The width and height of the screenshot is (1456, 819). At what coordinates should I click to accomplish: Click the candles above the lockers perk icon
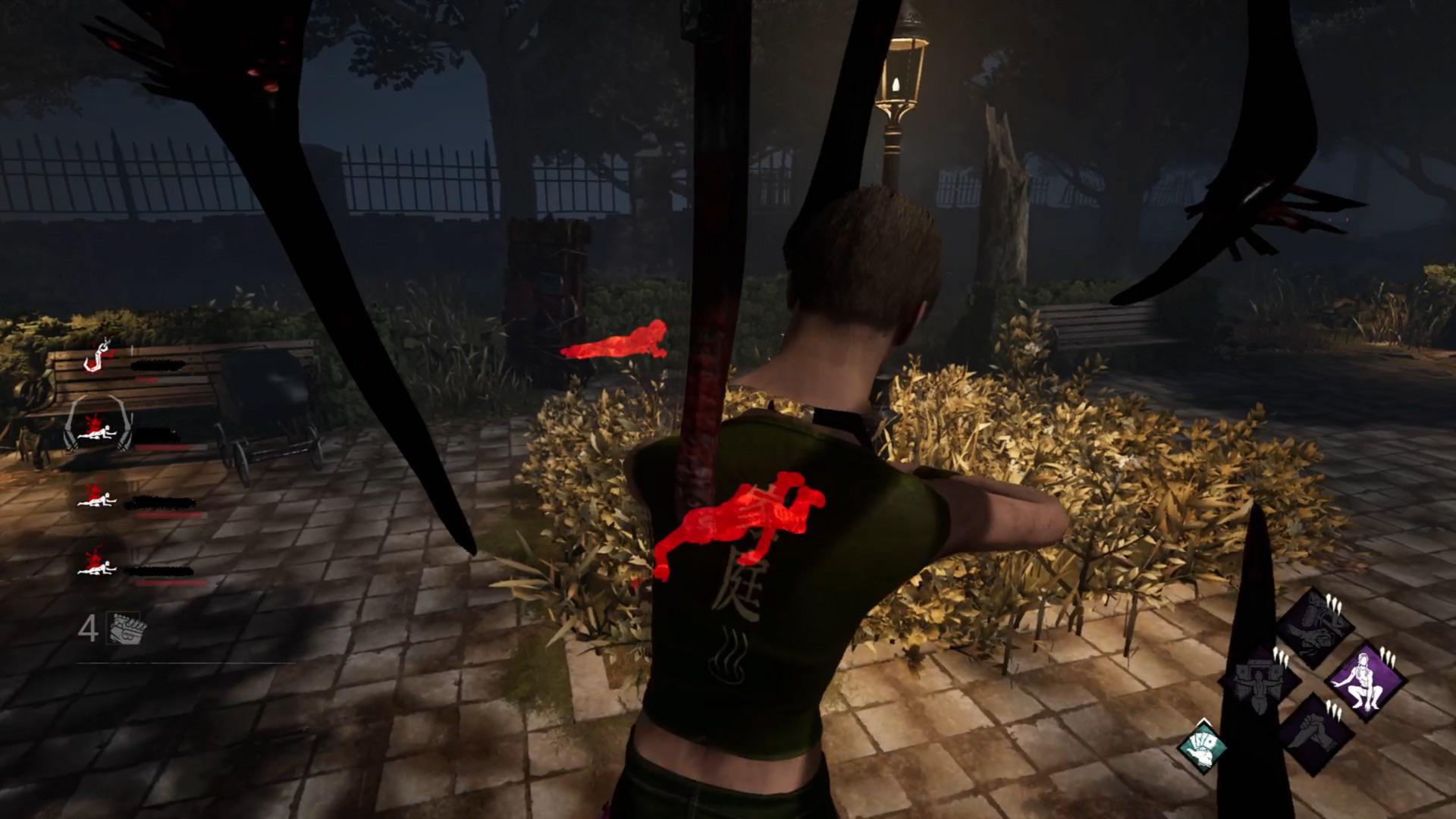[1281, 657]
